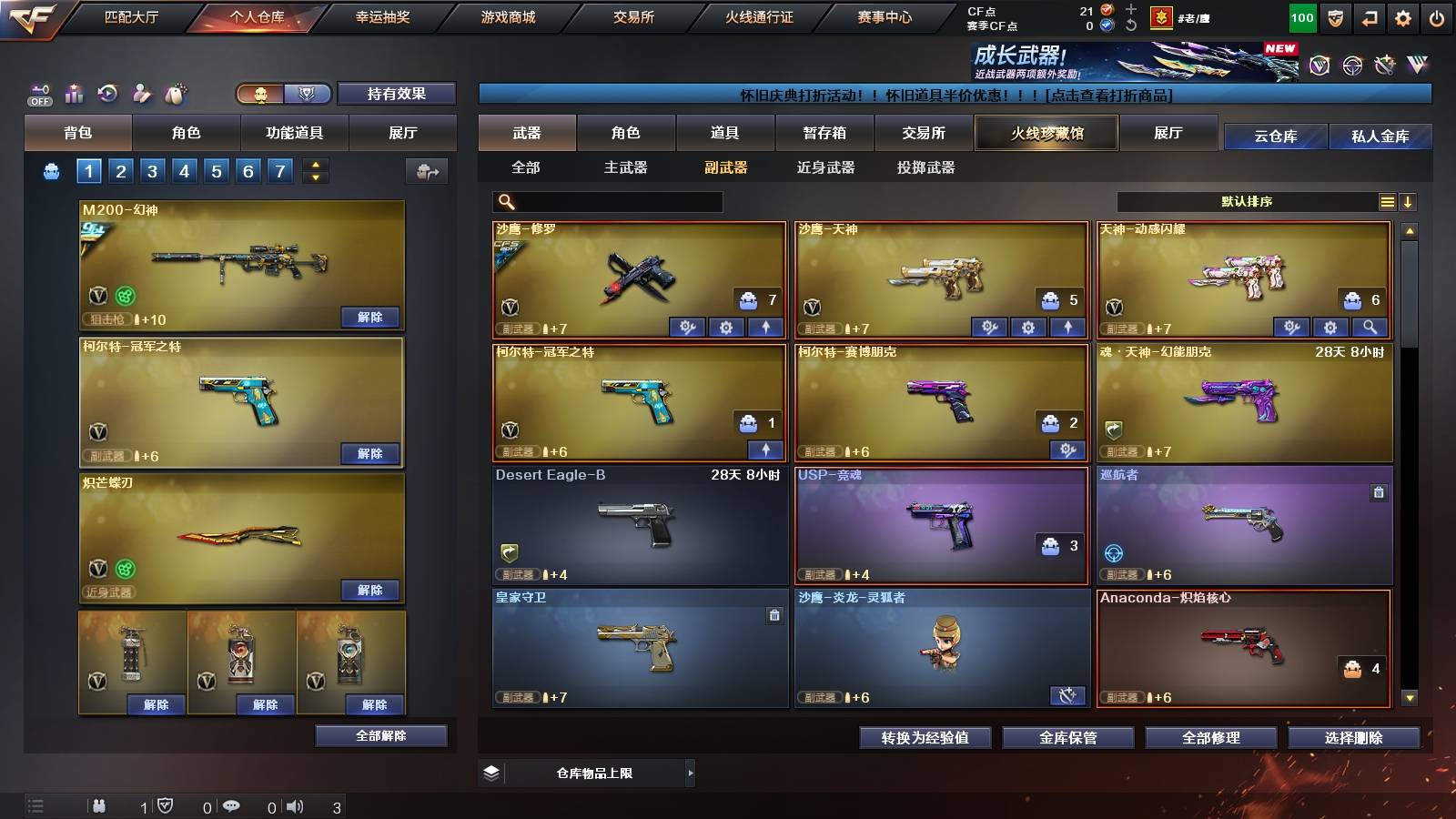Viewport: 1456px width, 819px height.
Task: Click the 全部解除 button
Action: coord(382,735)
